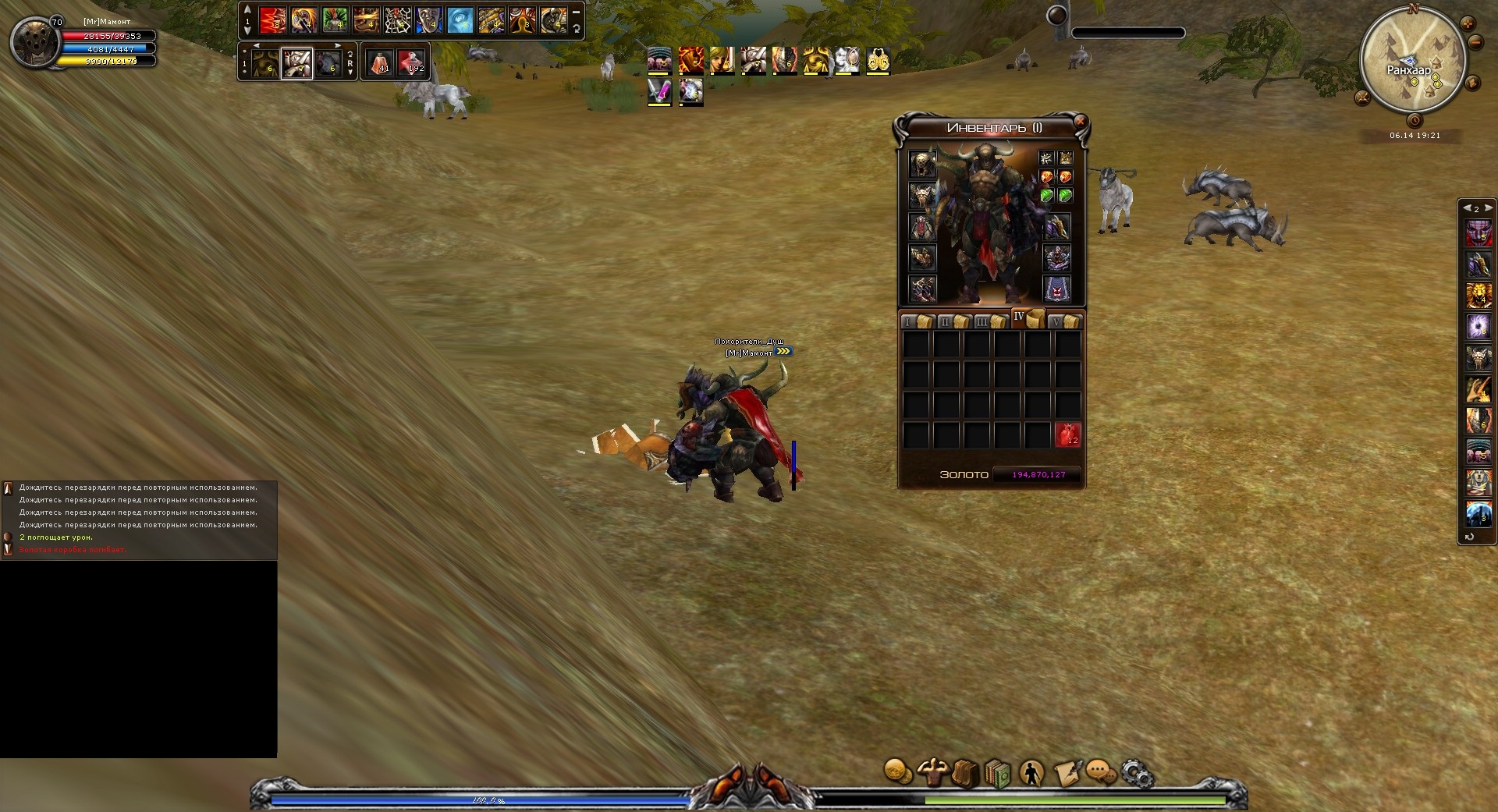The height and width of the screenshot is (812, 1498).
Task: Use the spider web skill
Action: tap(397, 20)
